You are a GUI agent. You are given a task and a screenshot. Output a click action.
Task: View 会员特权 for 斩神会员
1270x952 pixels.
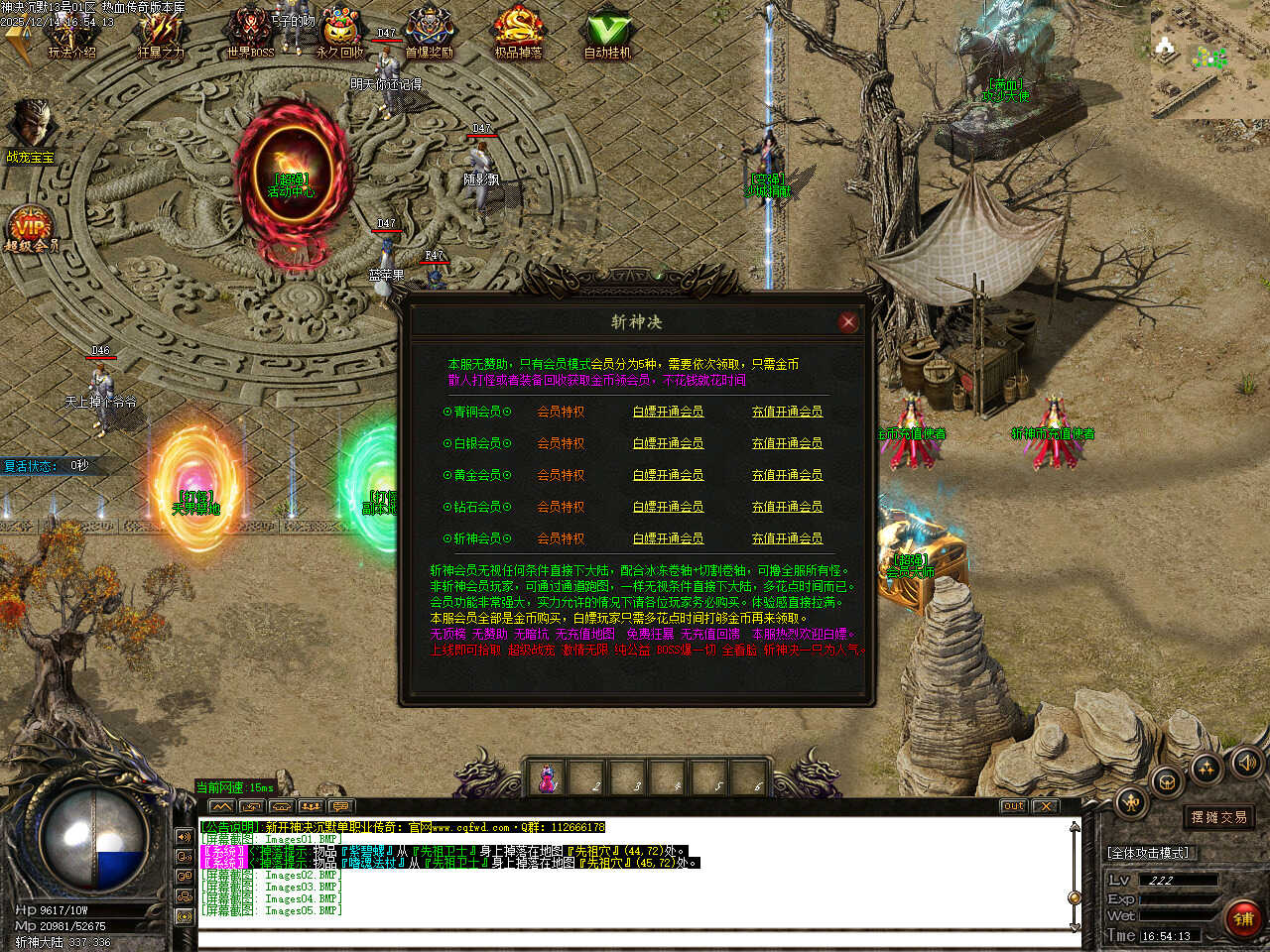pyautogui.click(x=561, y=538)
